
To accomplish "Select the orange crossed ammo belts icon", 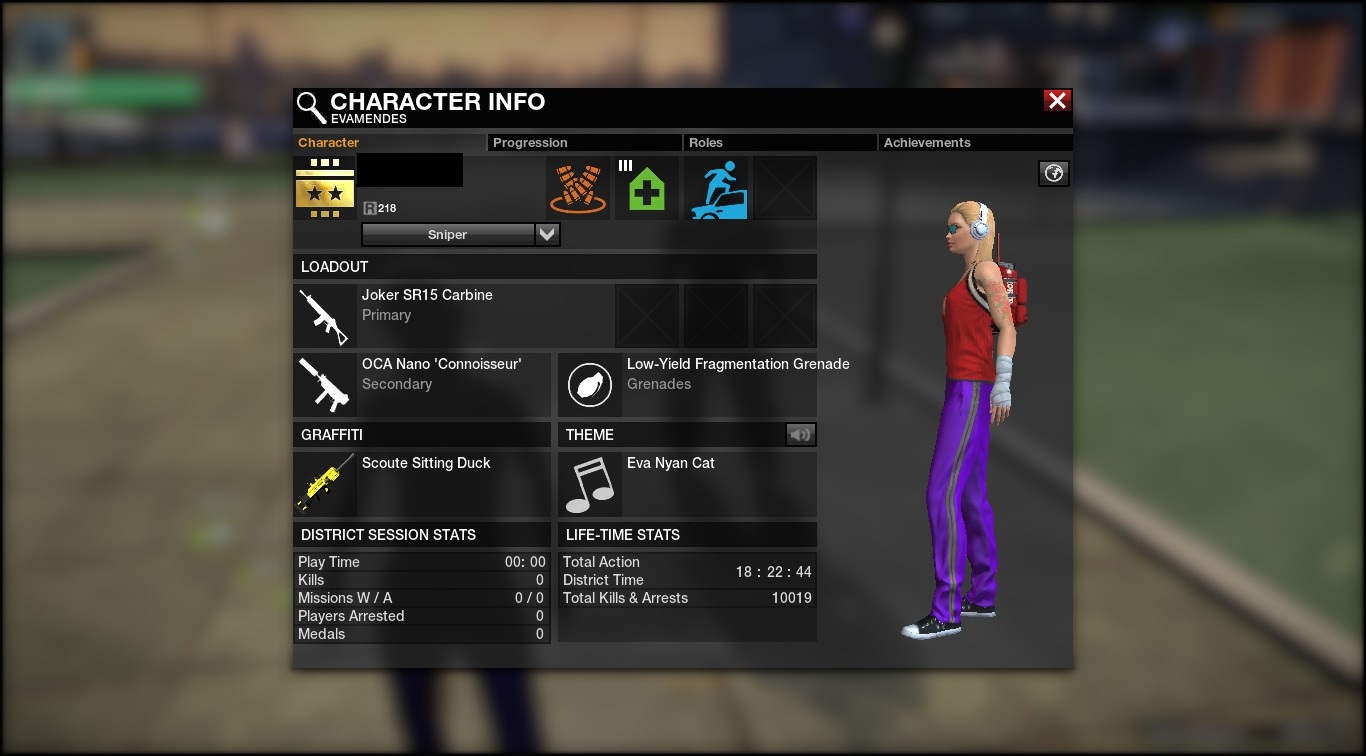I will [578, 189].
